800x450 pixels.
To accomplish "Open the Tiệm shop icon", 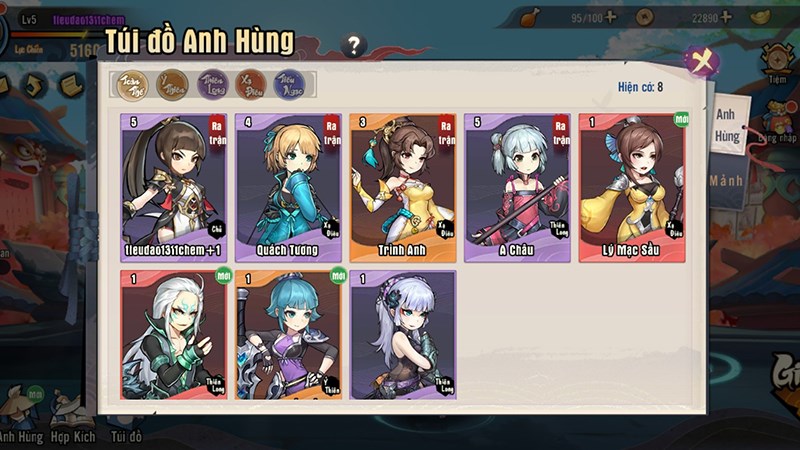I will pyautogui.click(x=778, y=65).
